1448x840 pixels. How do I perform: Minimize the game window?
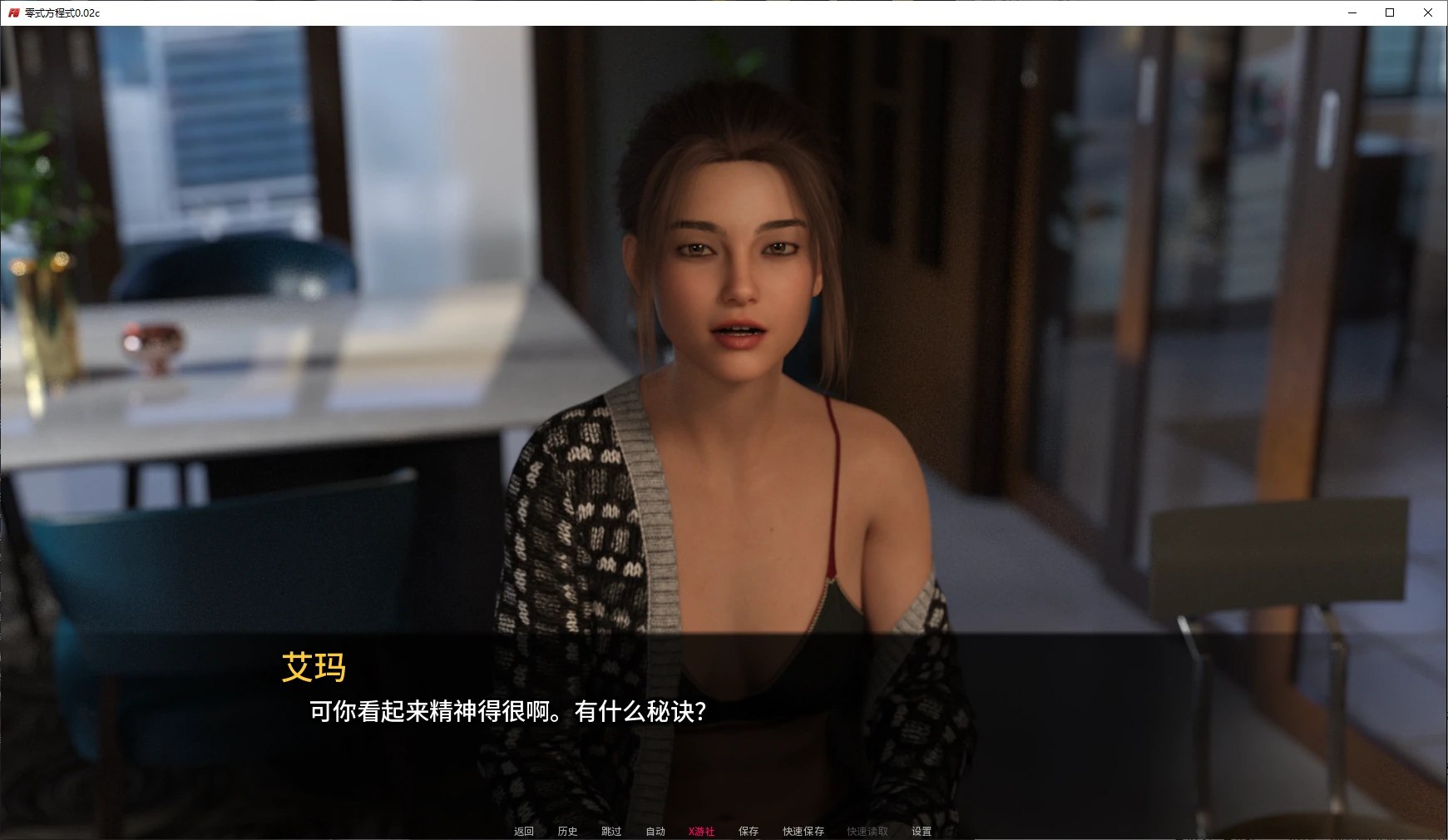[1352, 12]
